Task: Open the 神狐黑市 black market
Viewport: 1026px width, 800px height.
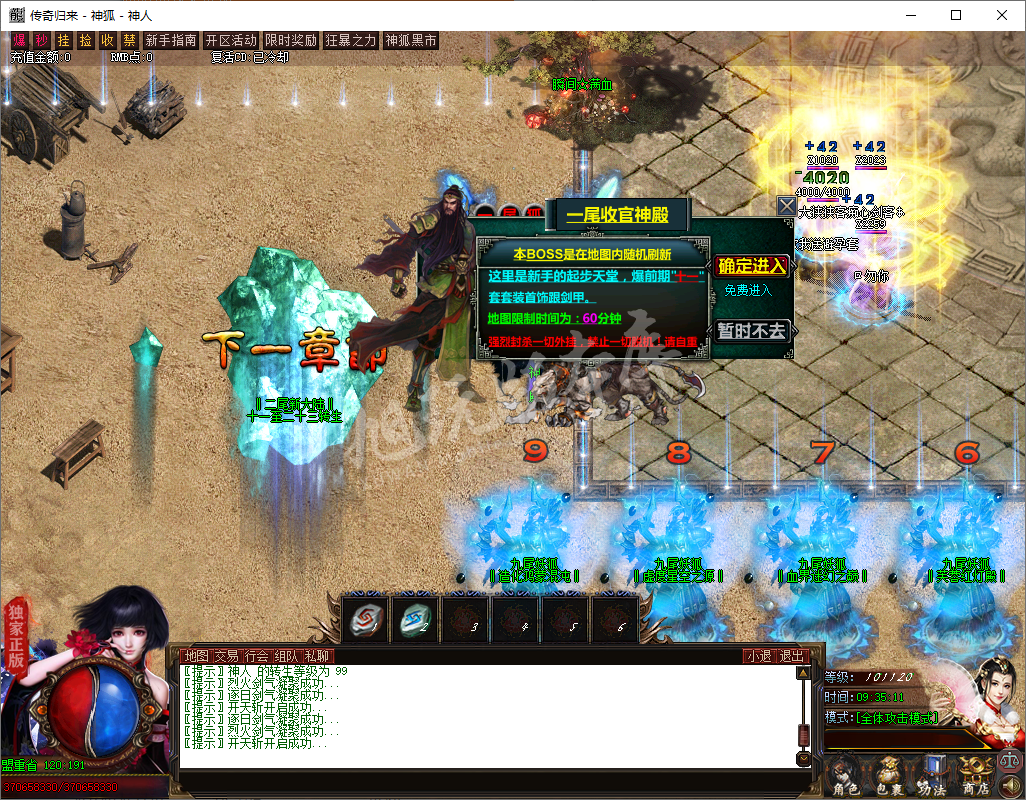Action: 411,41
